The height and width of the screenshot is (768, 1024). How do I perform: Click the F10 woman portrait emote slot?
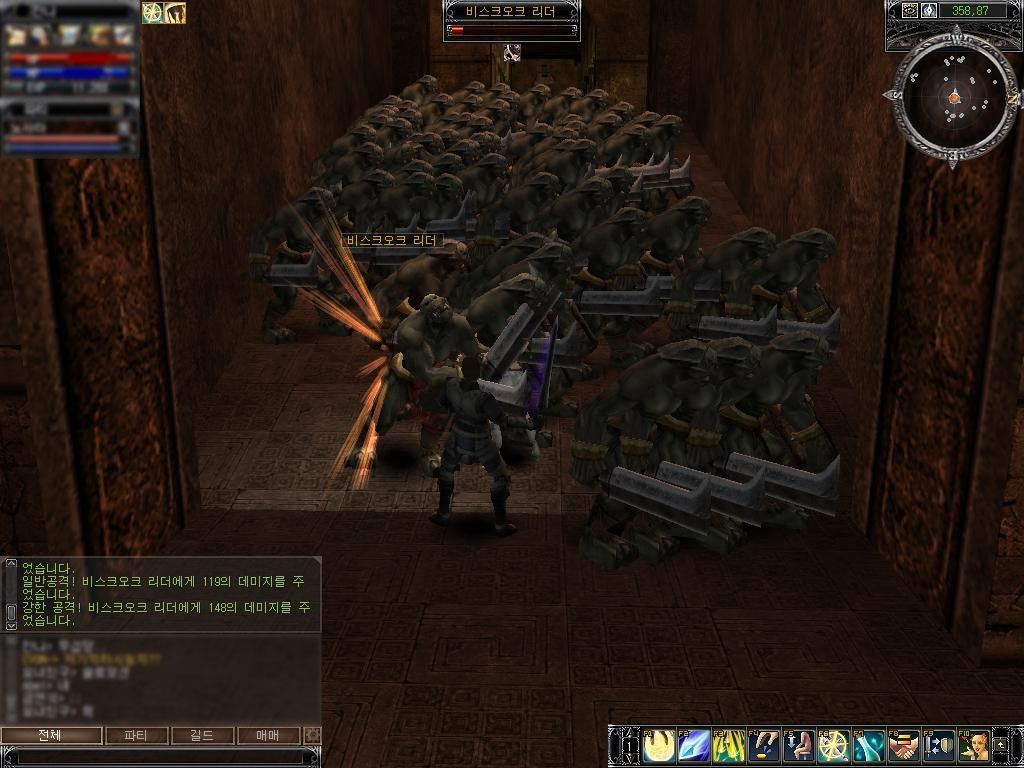(973, 745)
